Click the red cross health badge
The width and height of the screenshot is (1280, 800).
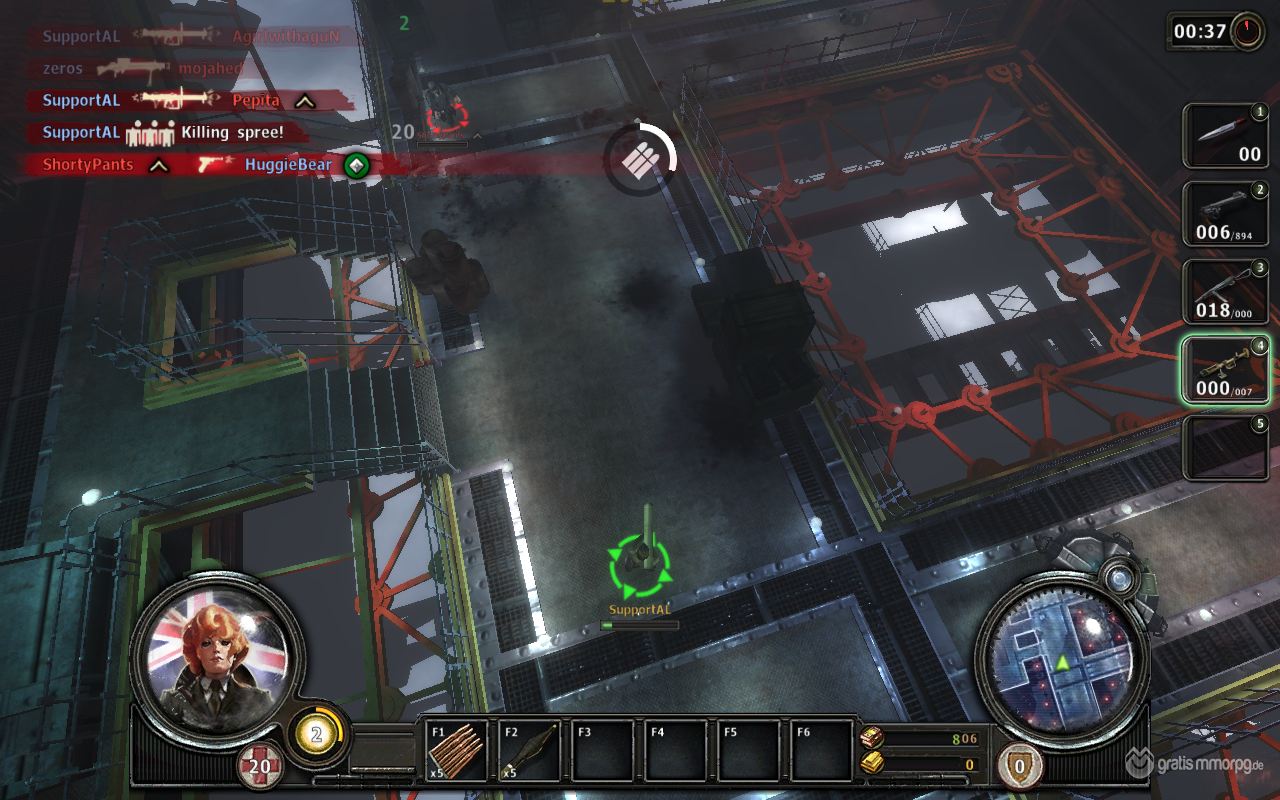(x=260, y=768)
